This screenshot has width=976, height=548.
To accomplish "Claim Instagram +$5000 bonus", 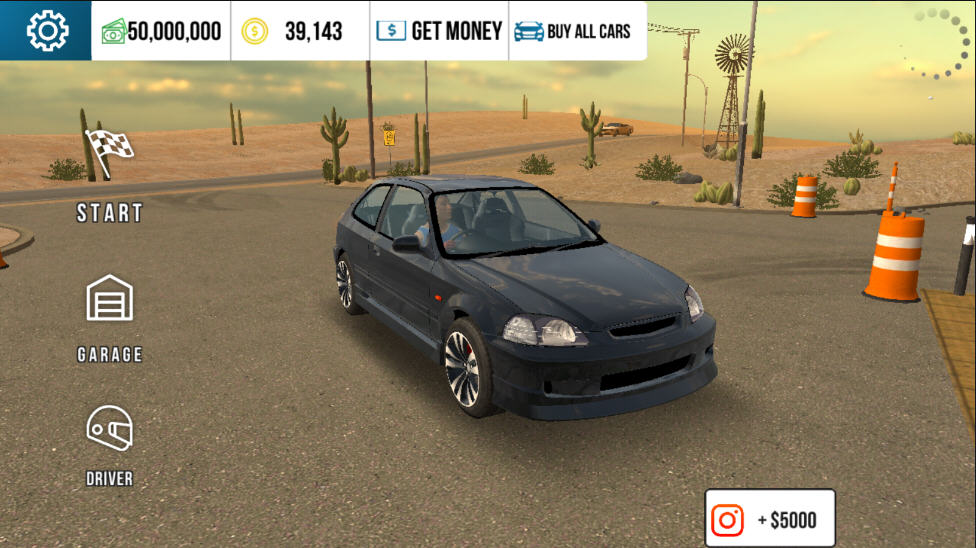I will coord(769,519).
